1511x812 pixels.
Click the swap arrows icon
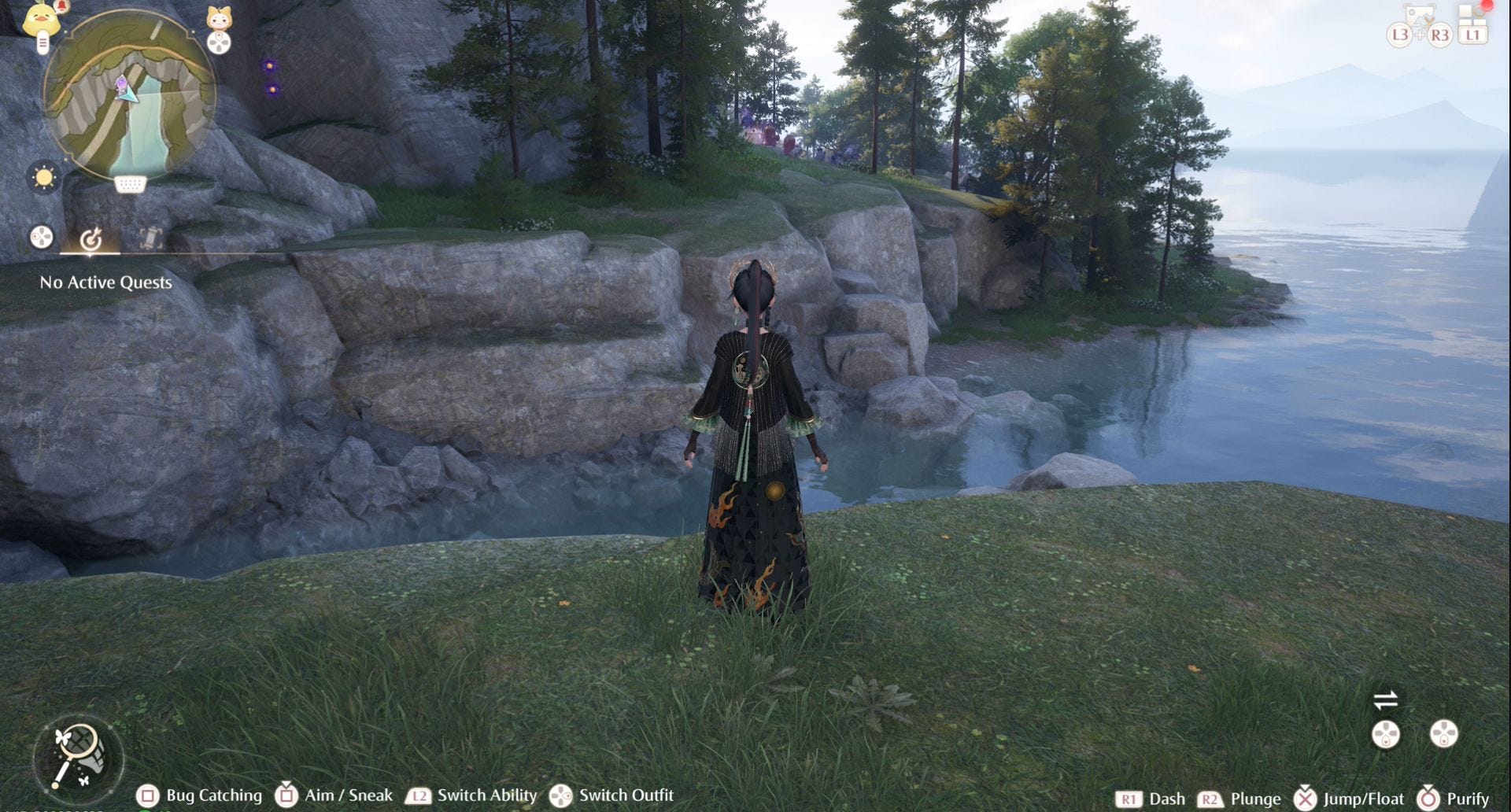tap(1385, 699)
